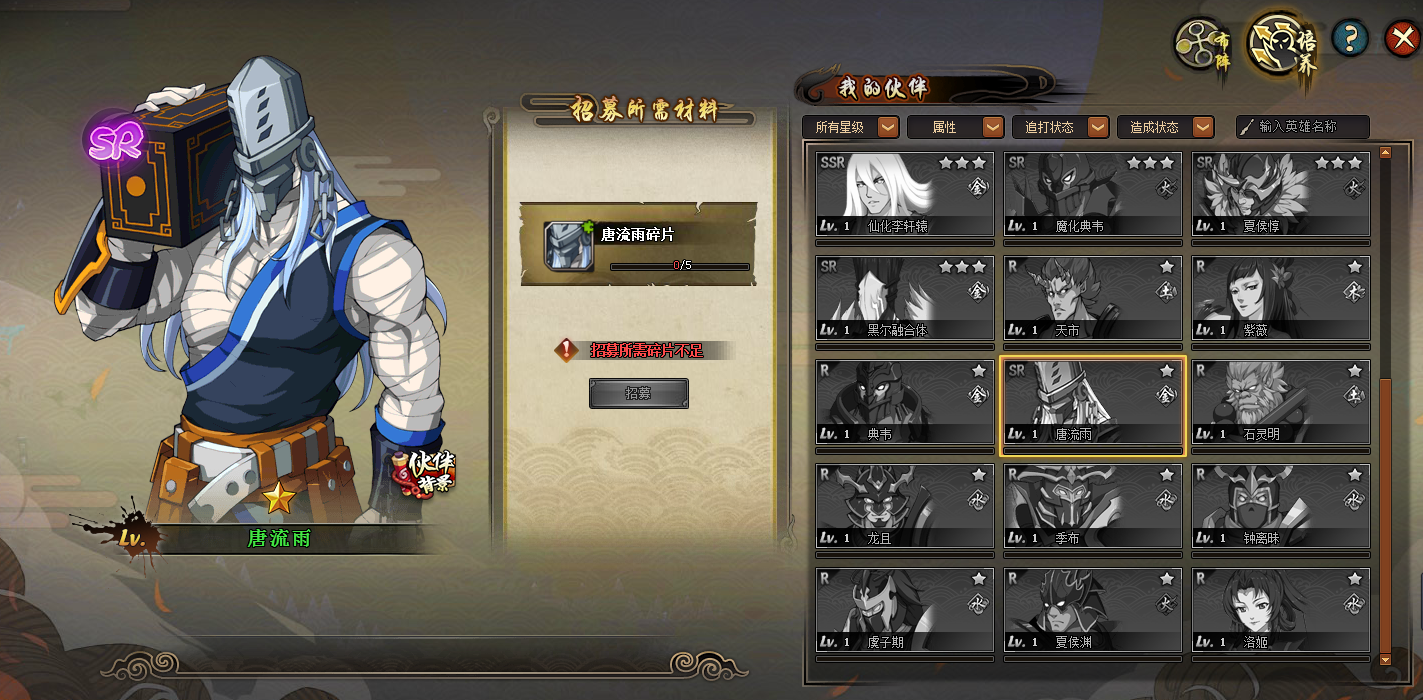
Task: Select the 黑尔融合体 companion card
Action: tap(905, 298)
